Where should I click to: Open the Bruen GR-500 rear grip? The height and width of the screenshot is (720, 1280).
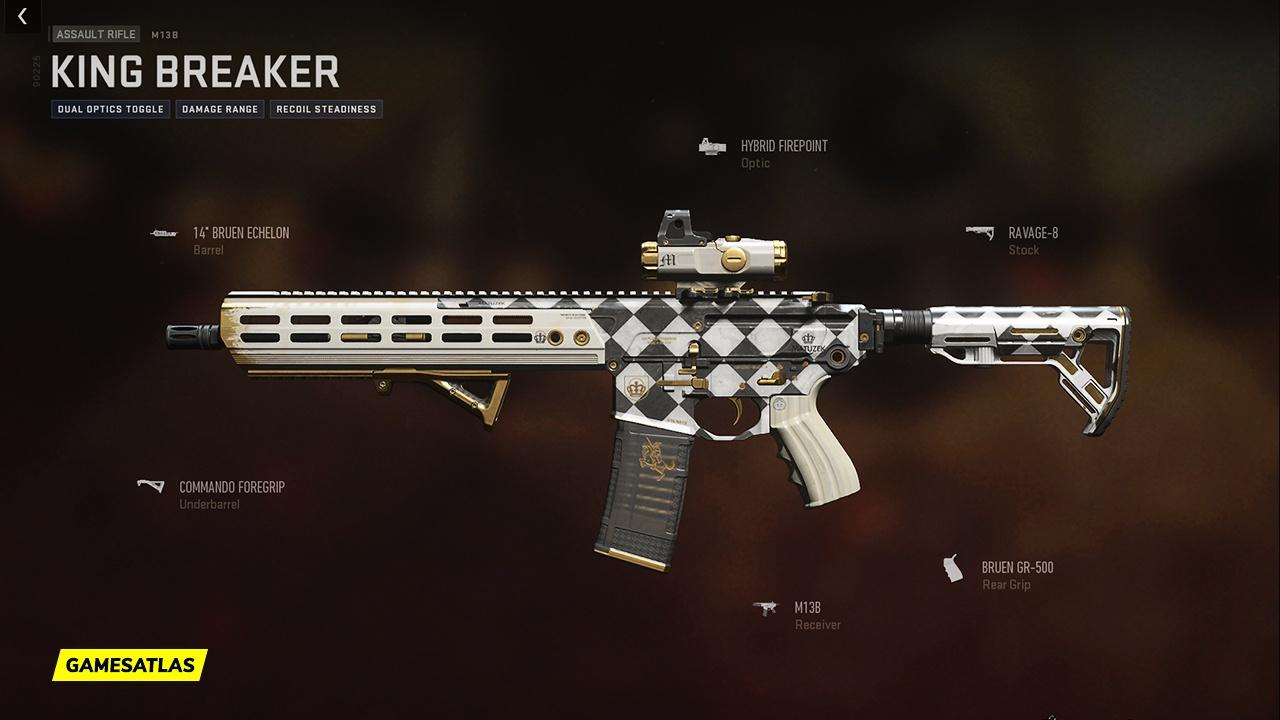pos(1016,568)
